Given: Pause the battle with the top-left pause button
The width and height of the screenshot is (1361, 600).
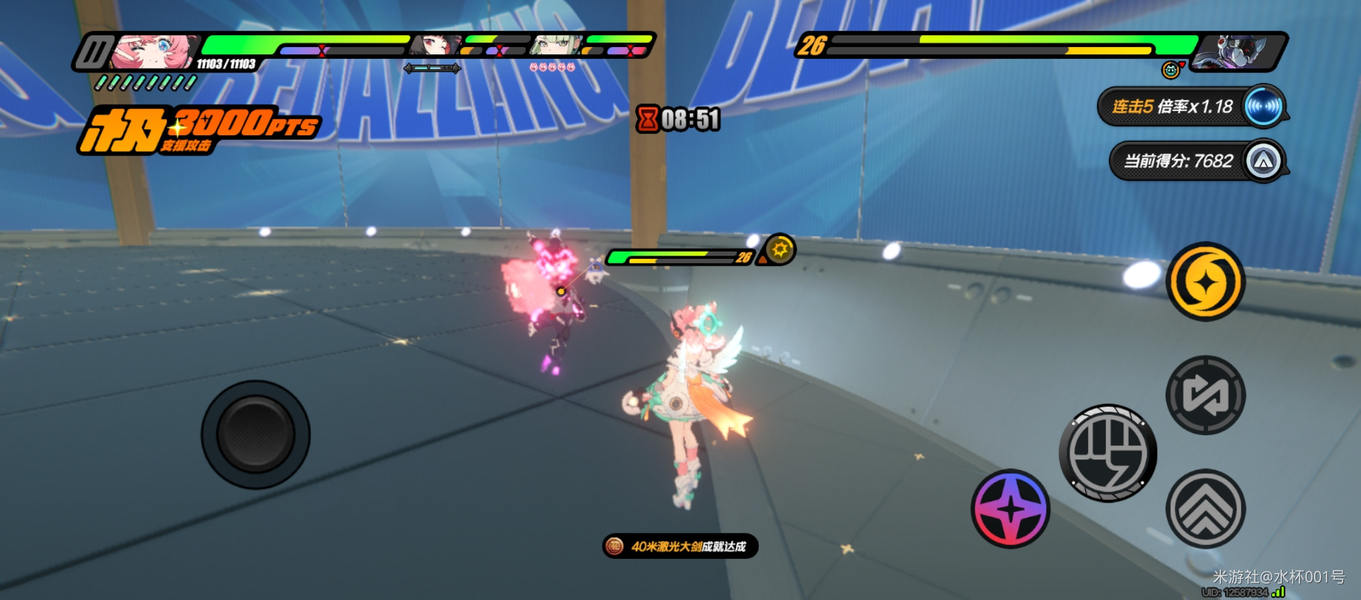Looking at the screenshot, I should click(93, 52).
